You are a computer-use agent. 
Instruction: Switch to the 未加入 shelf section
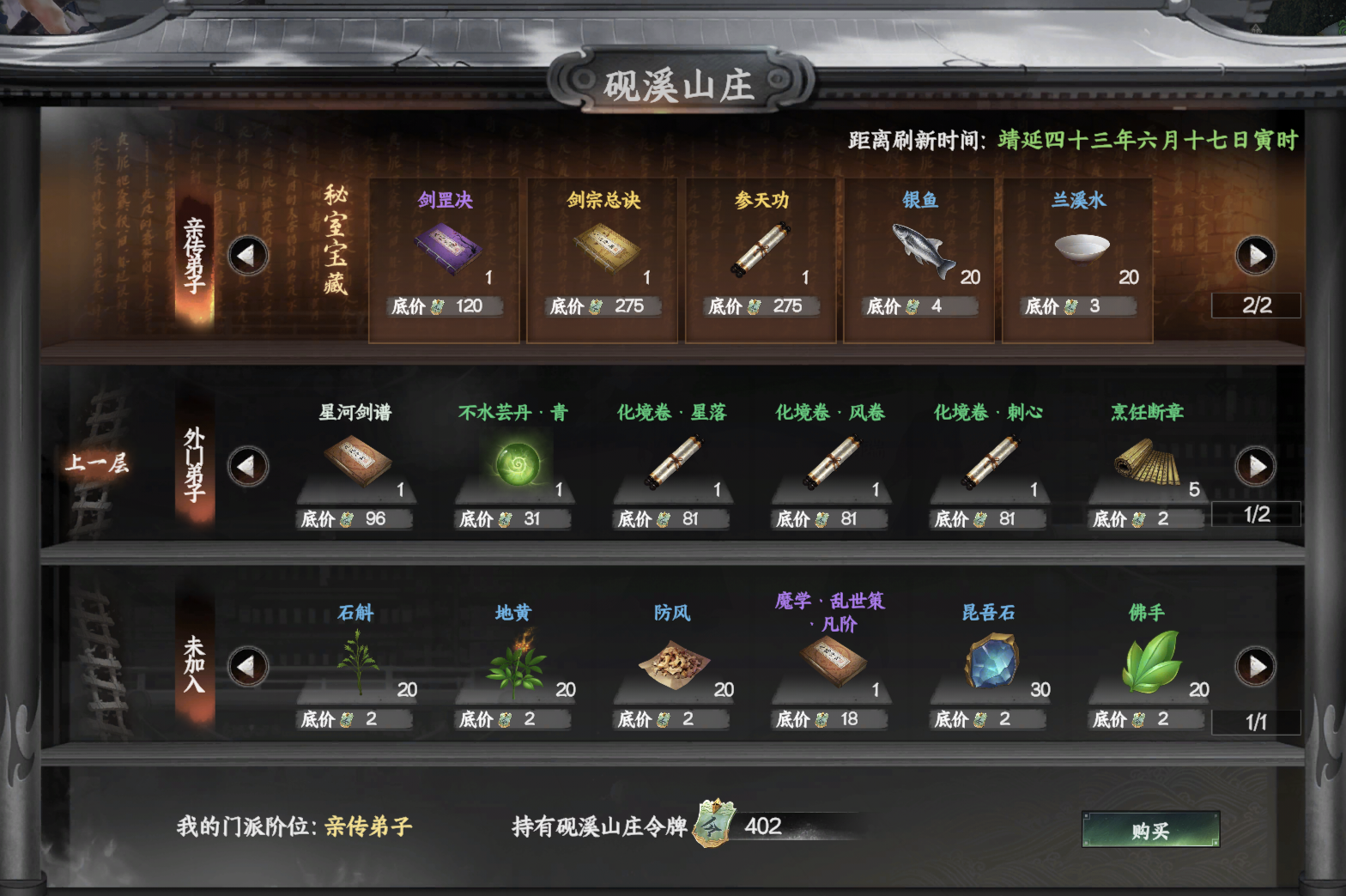click(x=193, y=665)
